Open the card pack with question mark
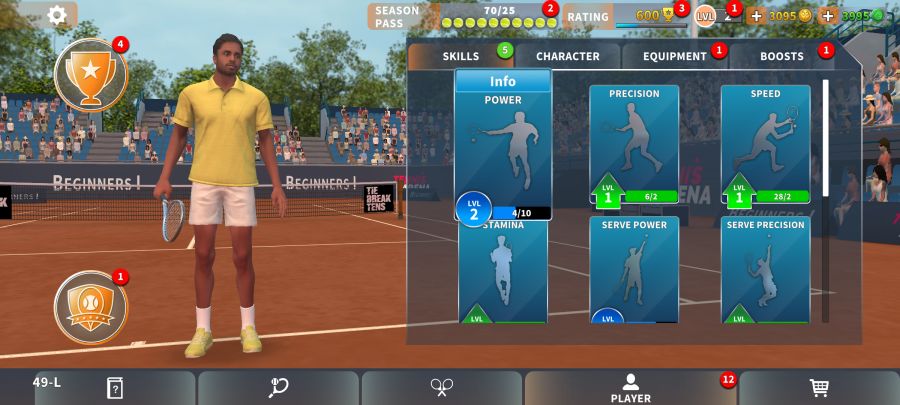 (x=115, y=388)
